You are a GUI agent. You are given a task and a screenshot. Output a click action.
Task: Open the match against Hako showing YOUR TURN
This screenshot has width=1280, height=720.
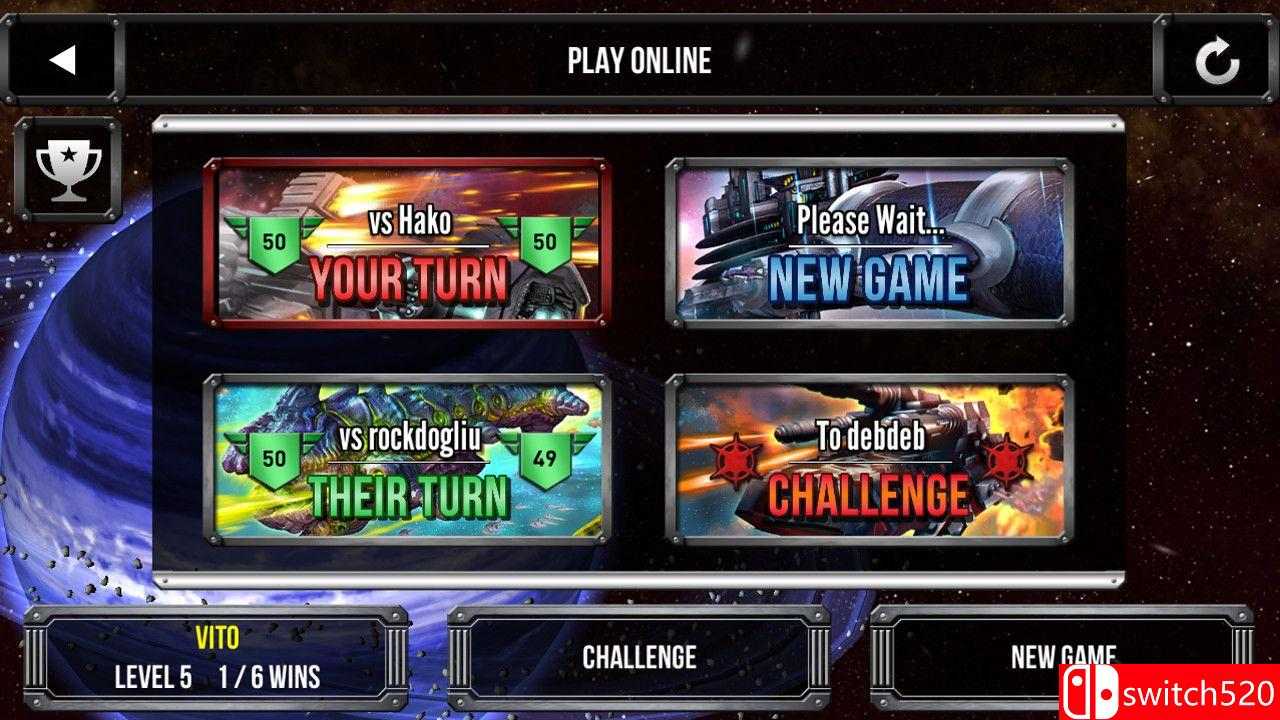click(406, 243)
